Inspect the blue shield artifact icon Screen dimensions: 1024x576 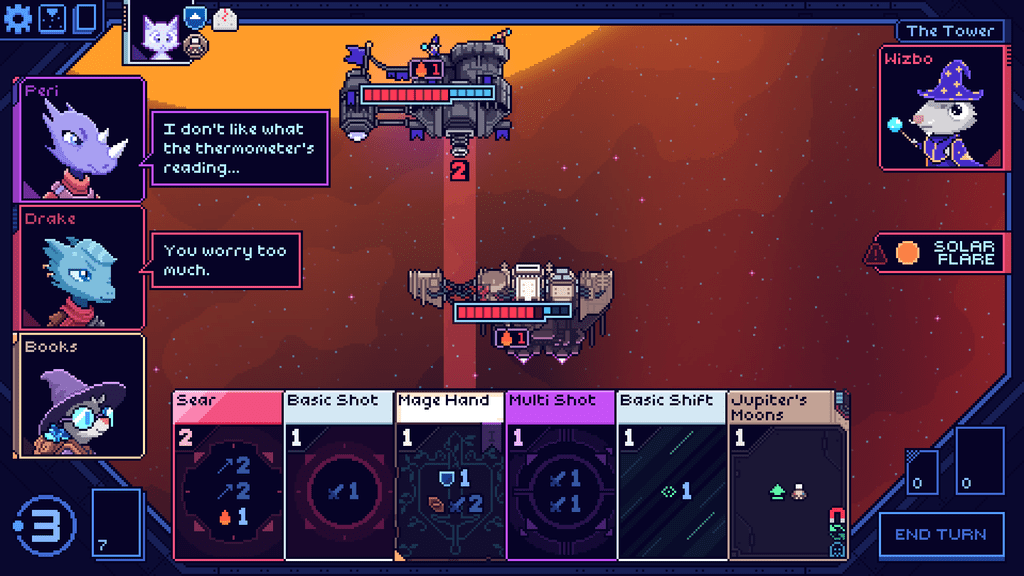pos(196,17)
